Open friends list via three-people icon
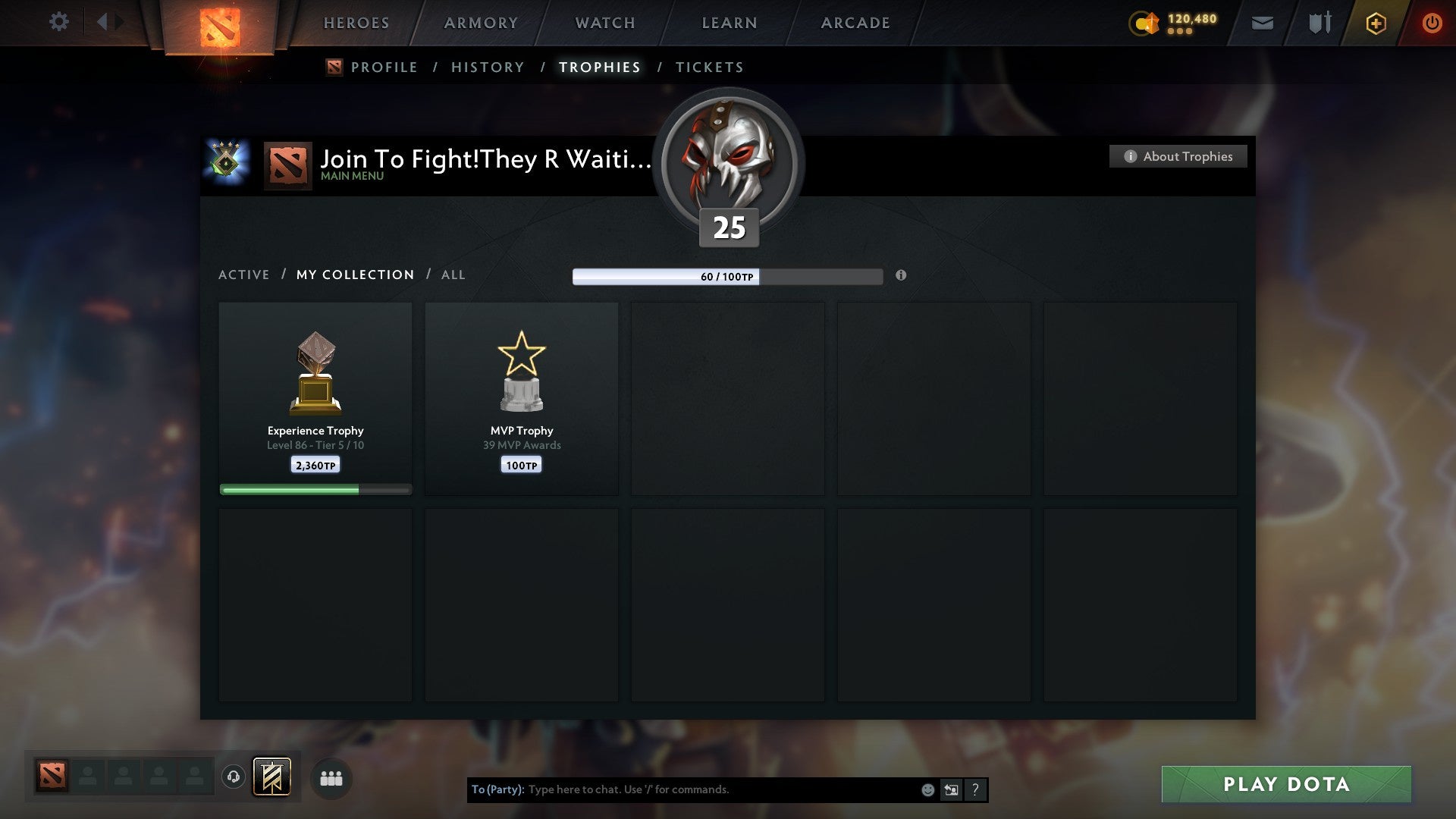This screenshot has height=819, width=1456. [x=331, y=778]
